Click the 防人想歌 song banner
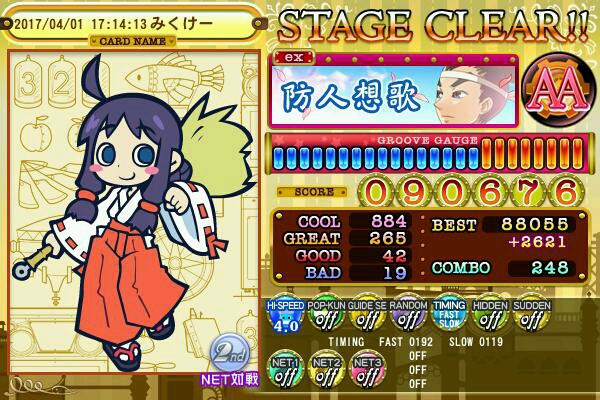 394,90
